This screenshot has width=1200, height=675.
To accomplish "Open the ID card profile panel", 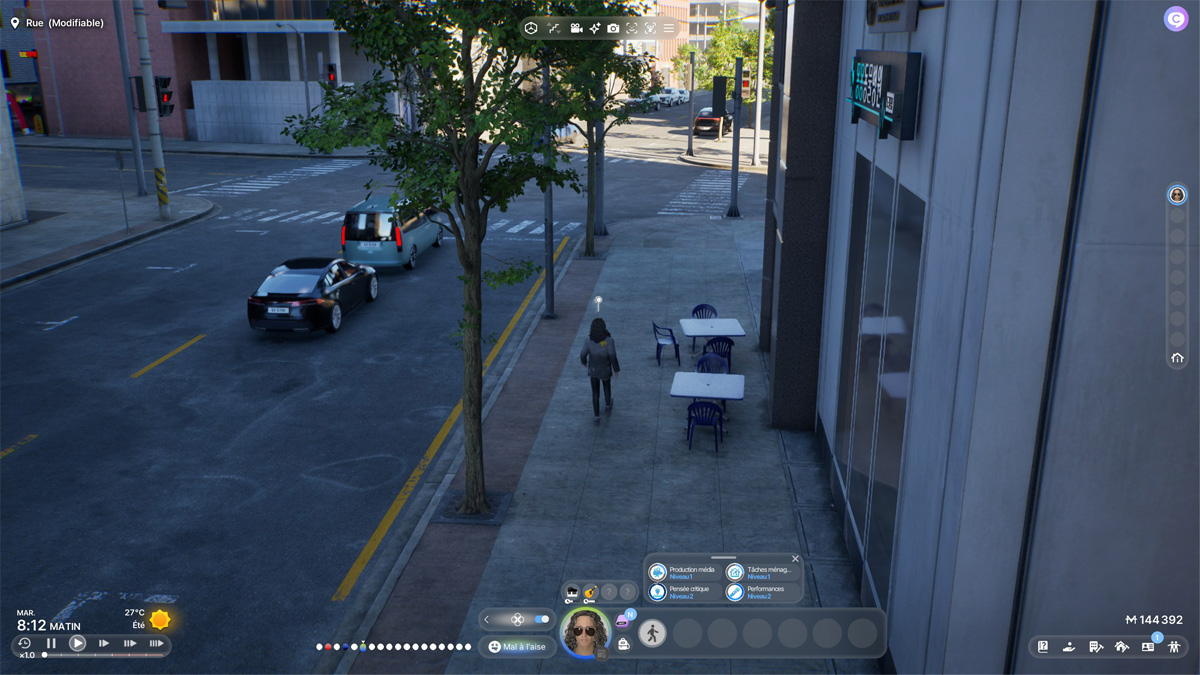I will 1147,647.
